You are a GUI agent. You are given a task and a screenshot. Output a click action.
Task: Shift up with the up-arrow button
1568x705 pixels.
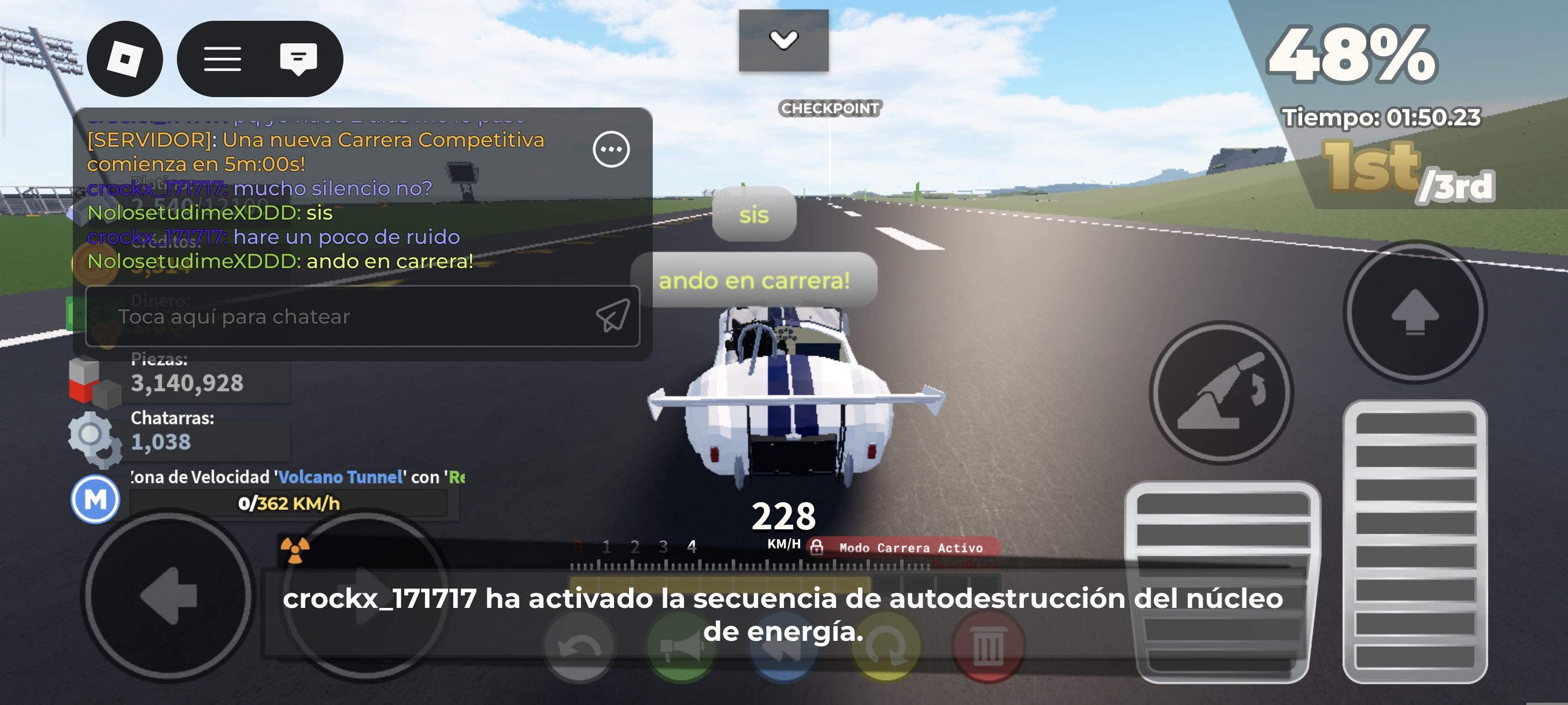click(1415, 311)
